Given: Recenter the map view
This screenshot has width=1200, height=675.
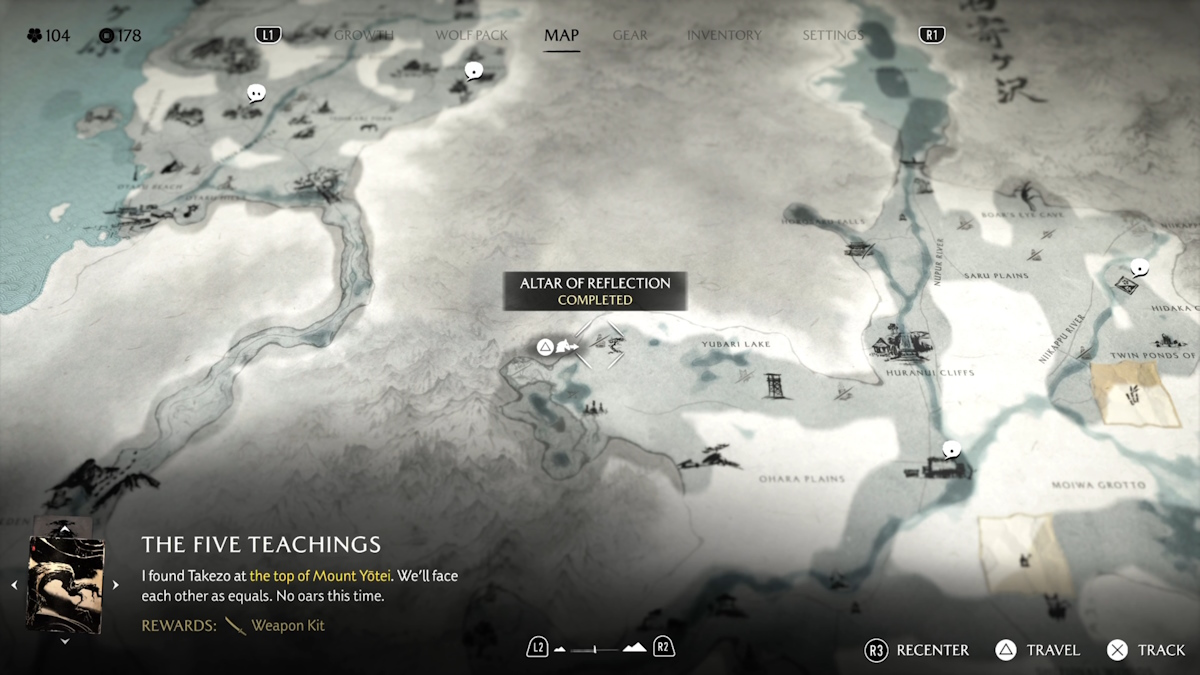Looking at the screenshot, I should tap(917, 650).
